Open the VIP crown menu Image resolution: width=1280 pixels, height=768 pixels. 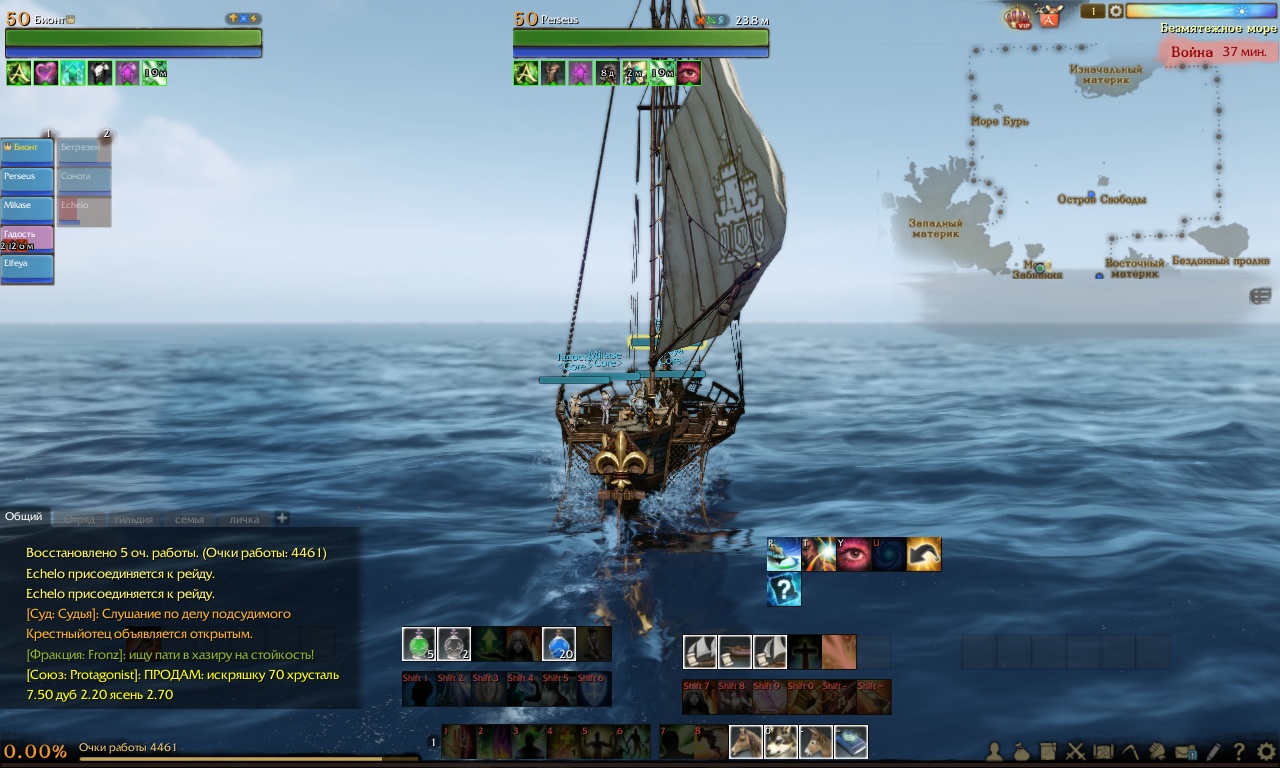[x=1018, y=16]
